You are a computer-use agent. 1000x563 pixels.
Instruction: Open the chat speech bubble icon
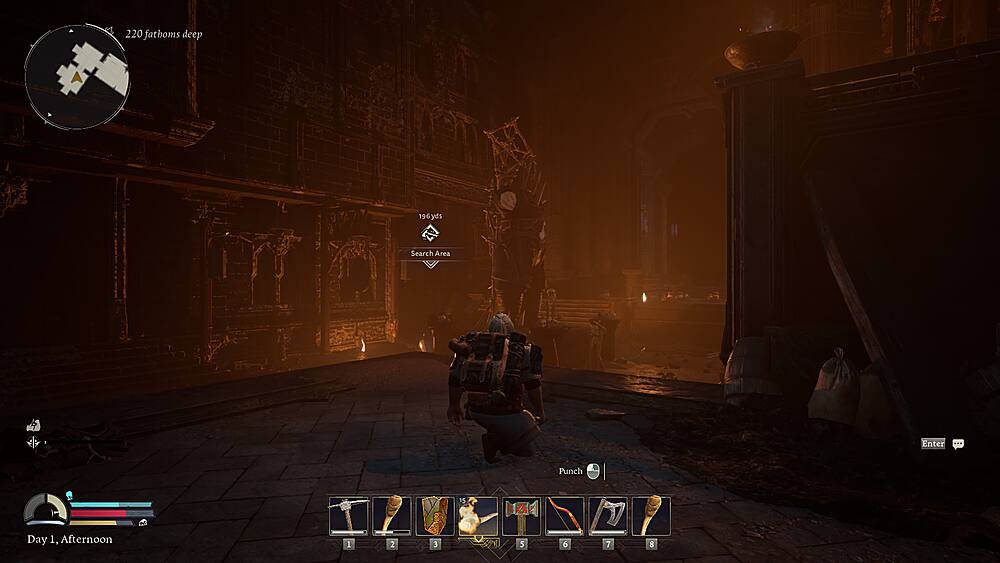[958, 444]
